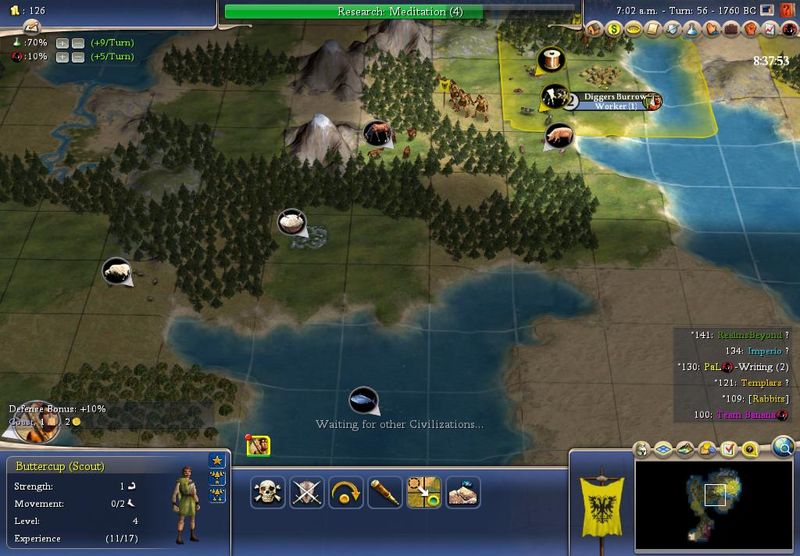Raise the espionage rate with its plus button
Viewport: 800px width, 556px height.
62,57
